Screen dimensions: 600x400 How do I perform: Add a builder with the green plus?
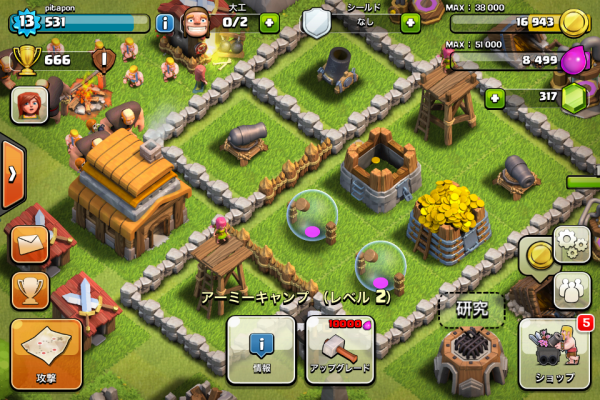click(269, 21)
